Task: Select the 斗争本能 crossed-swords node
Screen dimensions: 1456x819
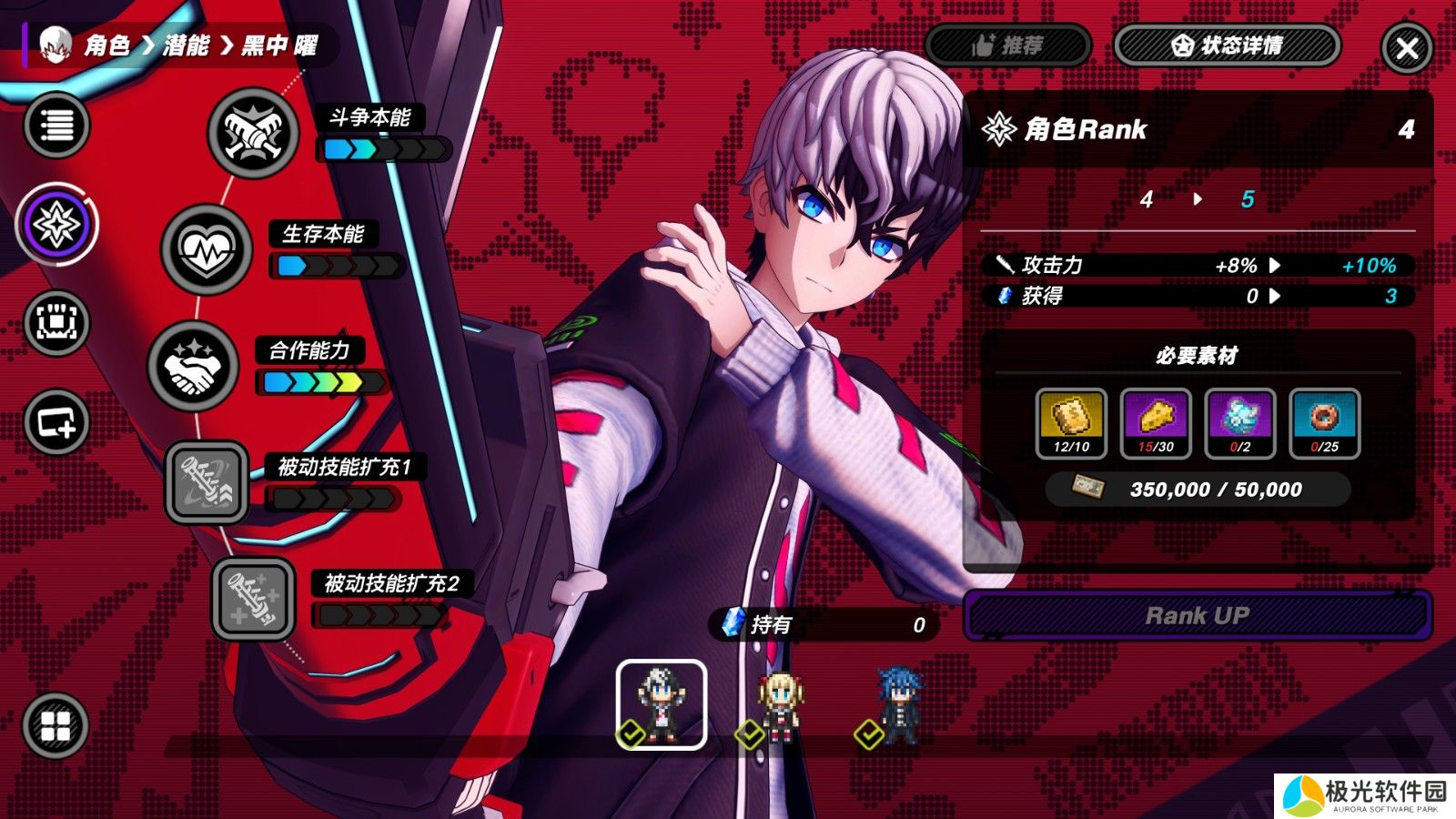Action: pyautogui.click(x=253, y=133)
